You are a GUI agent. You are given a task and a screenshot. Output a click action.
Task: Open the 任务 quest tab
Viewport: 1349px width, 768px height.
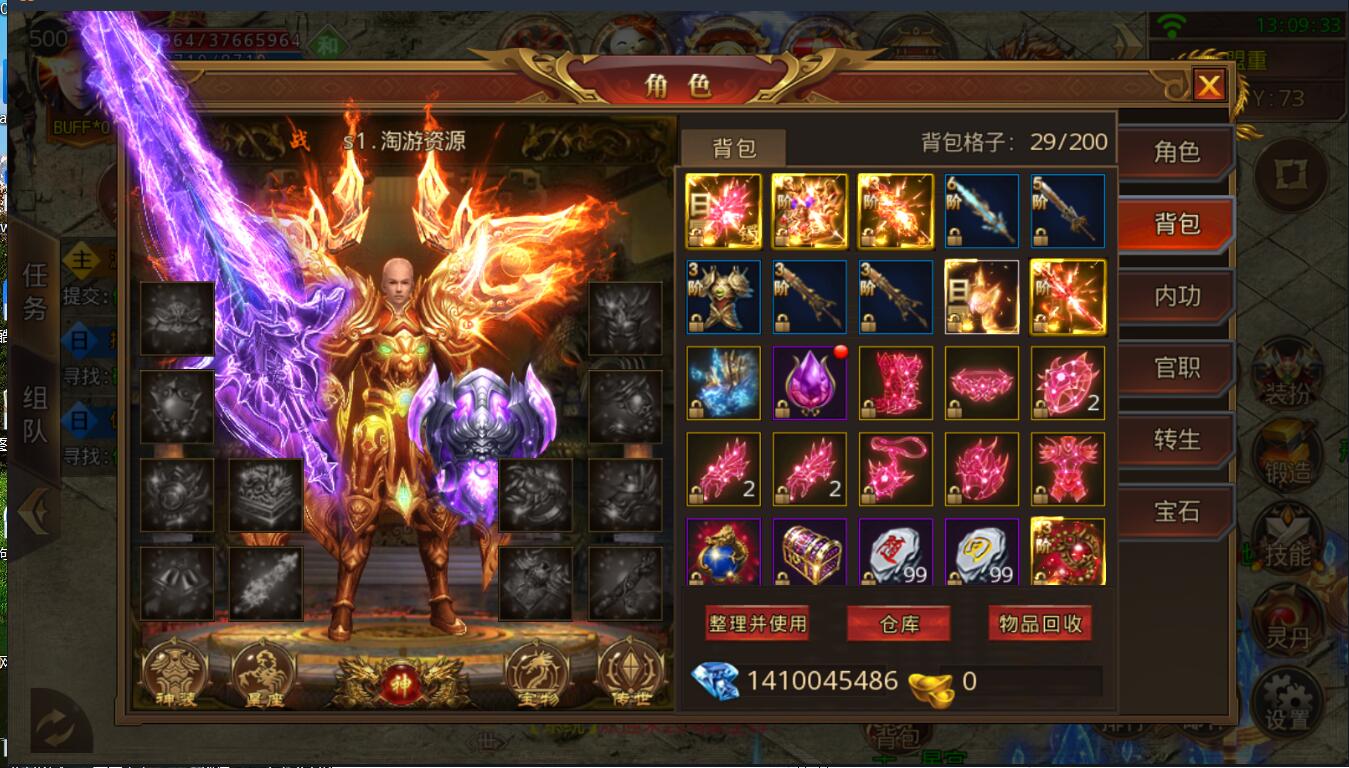[35, 290]
